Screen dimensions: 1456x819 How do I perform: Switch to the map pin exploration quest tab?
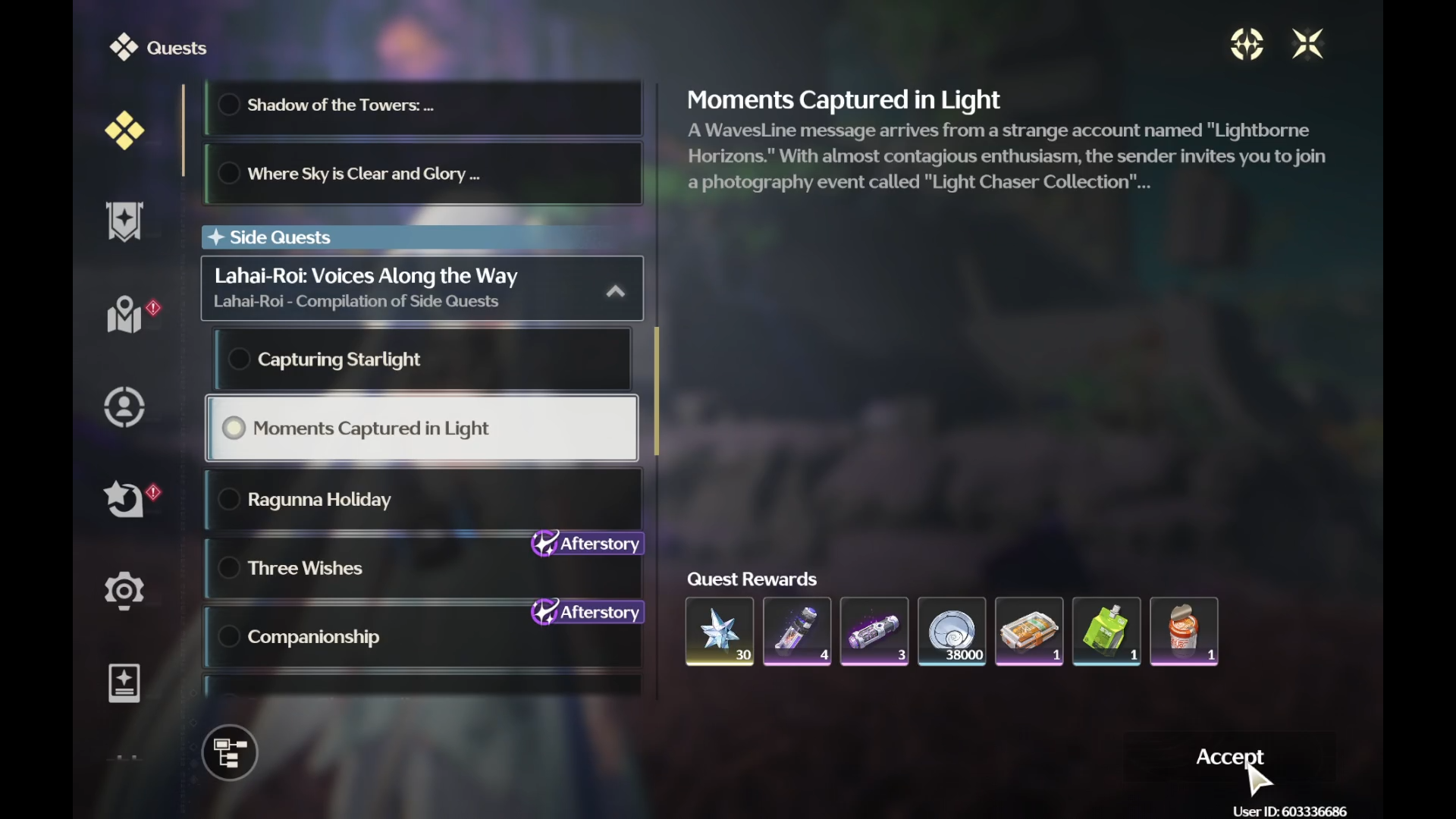coord(124,314)
